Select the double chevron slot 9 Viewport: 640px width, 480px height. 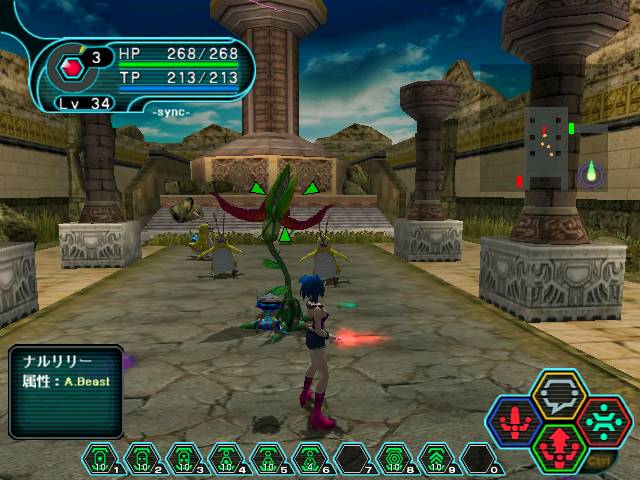[434, 459]
